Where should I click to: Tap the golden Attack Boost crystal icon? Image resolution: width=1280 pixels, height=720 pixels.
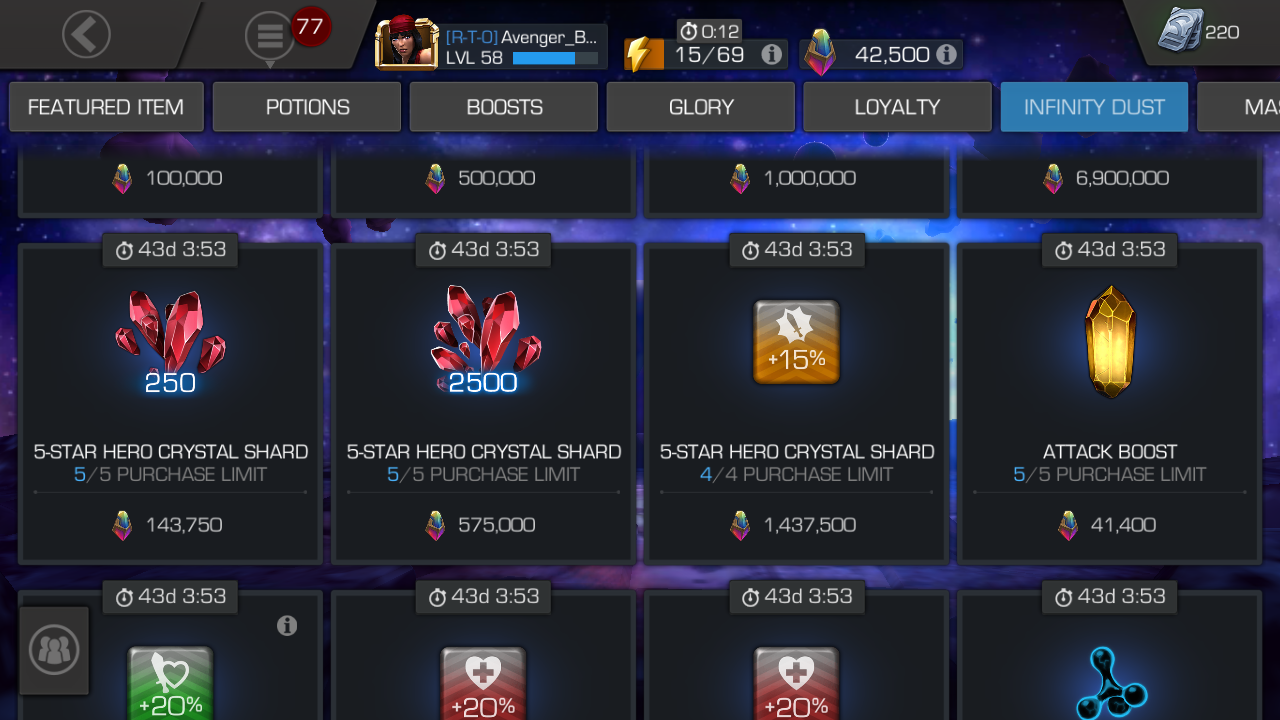[1110, 340]
